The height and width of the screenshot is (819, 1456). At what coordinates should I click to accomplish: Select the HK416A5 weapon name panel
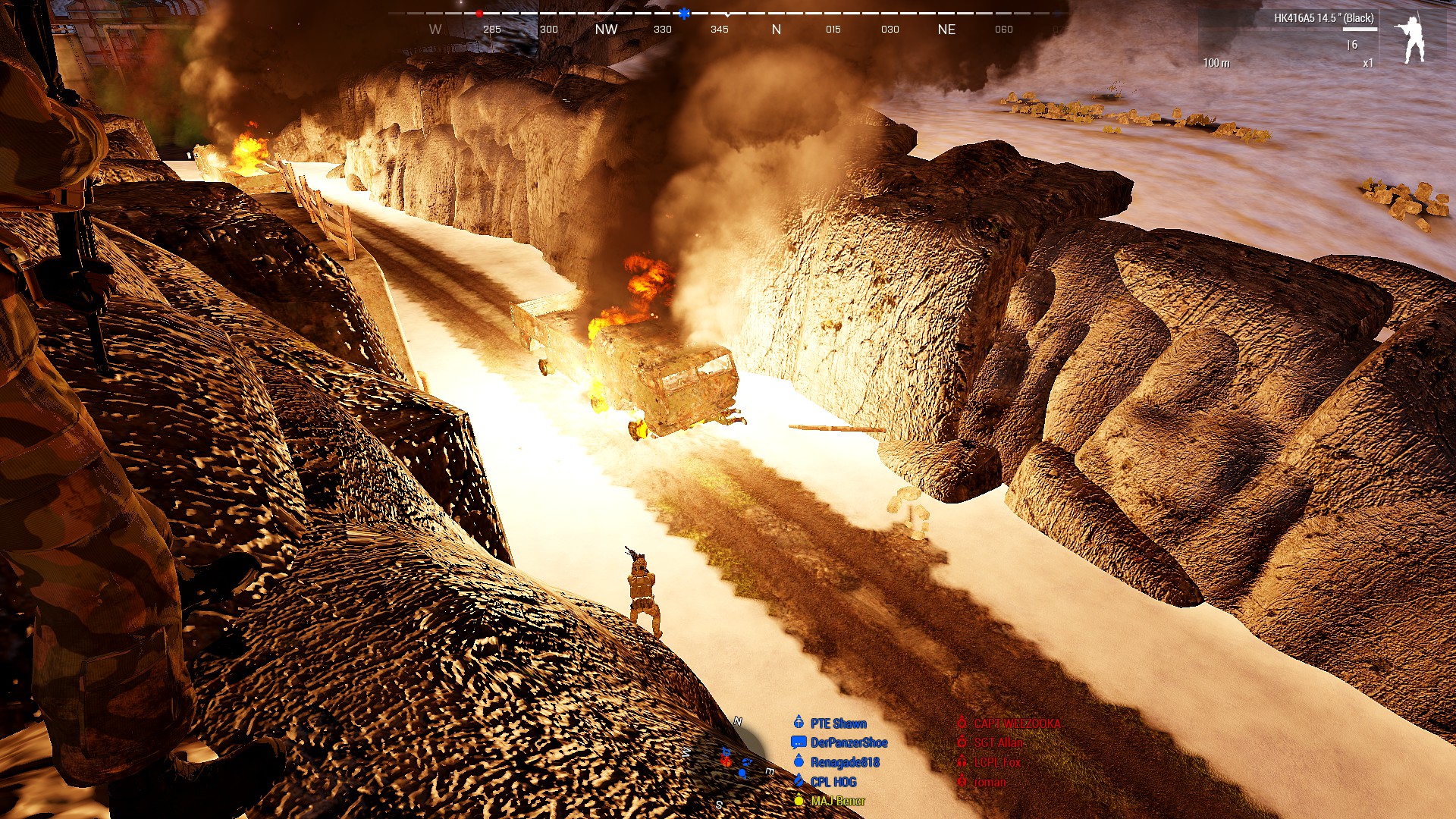pyautogui.click(x=1323, y=18)
